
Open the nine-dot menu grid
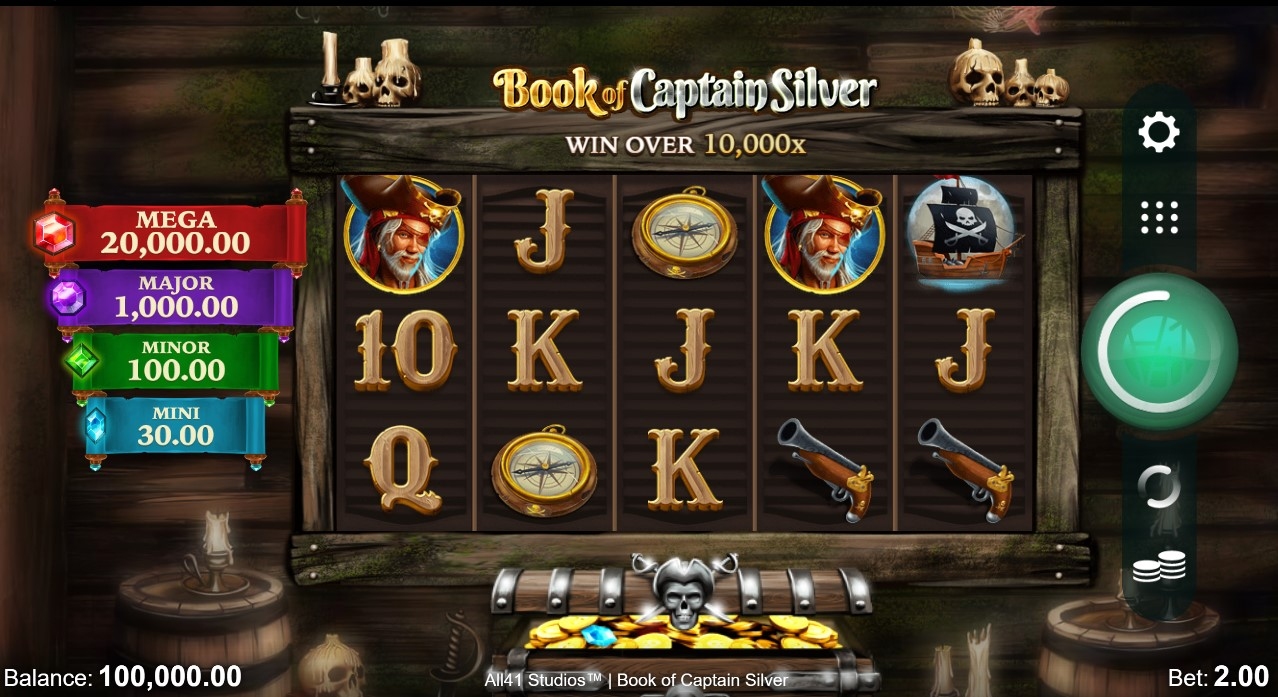coord(1159,217)
